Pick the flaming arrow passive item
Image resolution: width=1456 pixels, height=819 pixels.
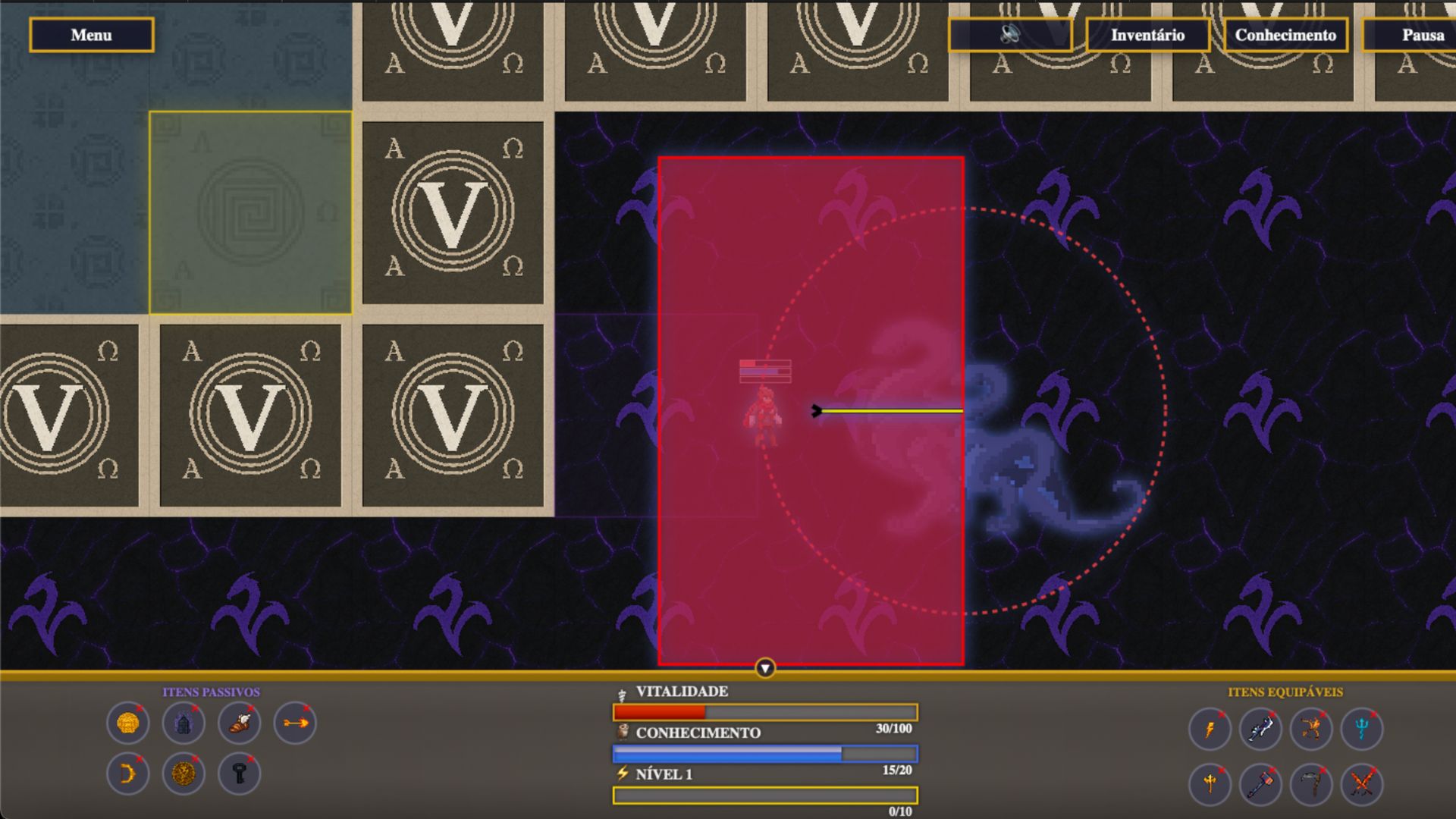click(295, 723)
